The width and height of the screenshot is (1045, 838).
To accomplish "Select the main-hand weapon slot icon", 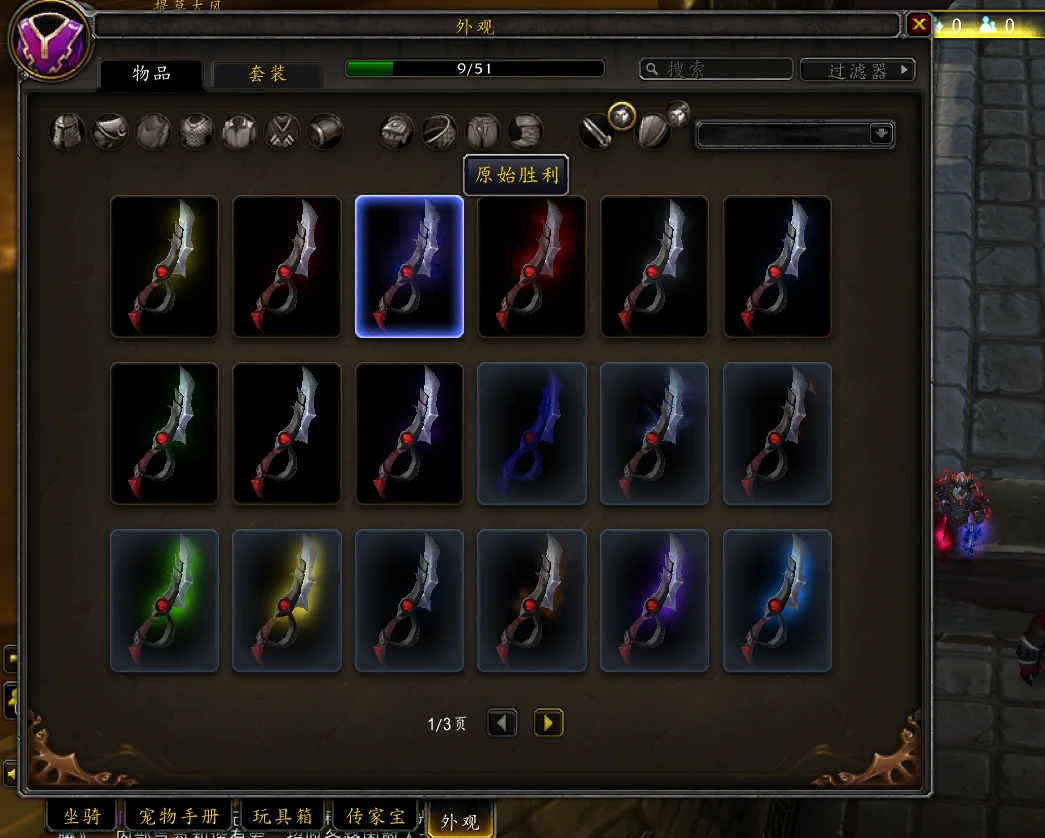I will 597,131.
